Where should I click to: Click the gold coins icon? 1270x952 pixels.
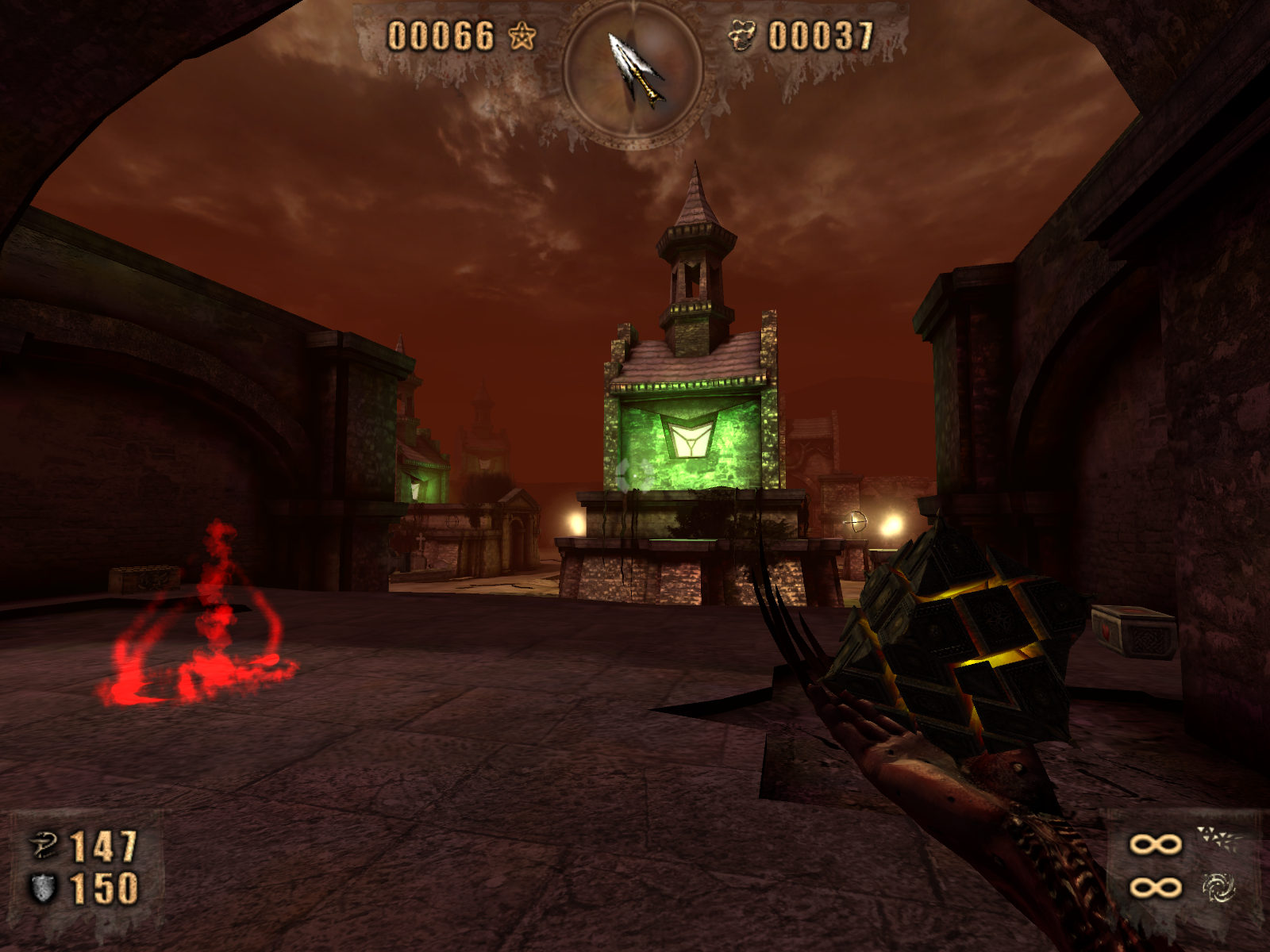pyautogui.click(x=743, y=36)
